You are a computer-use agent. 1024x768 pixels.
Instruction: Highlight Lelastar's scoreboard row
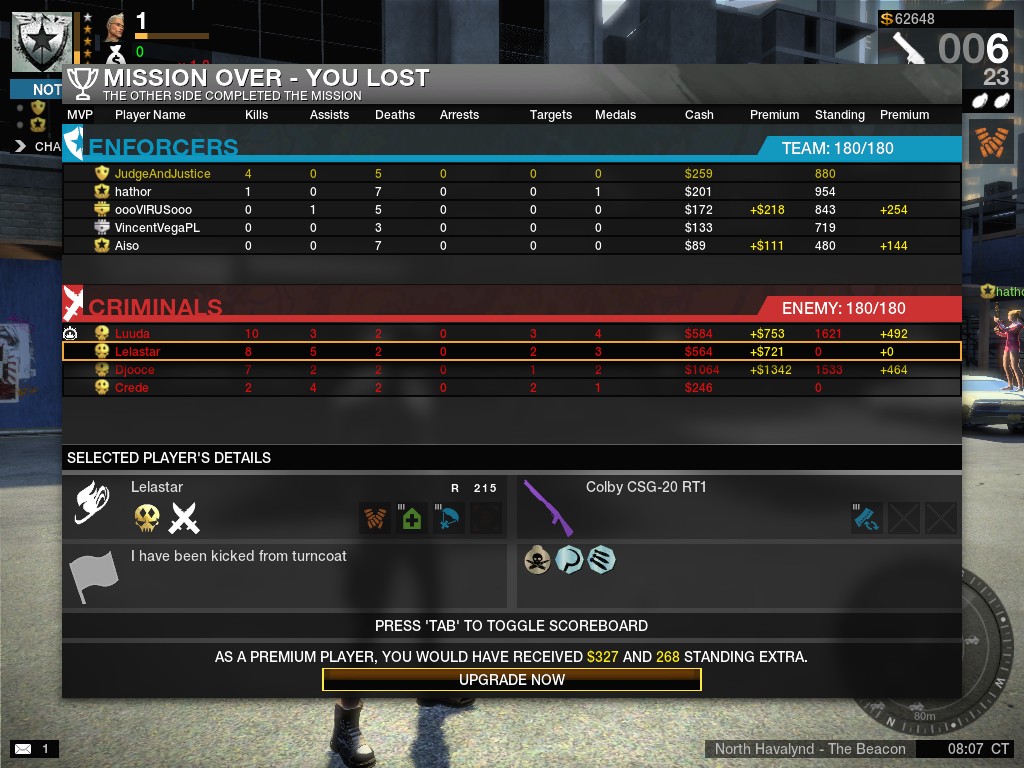point(137,352)
